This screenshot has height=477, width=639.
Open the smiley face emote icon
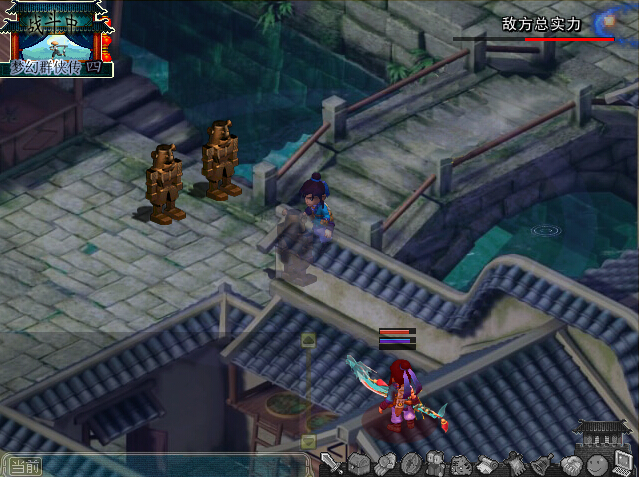point(596,464)
